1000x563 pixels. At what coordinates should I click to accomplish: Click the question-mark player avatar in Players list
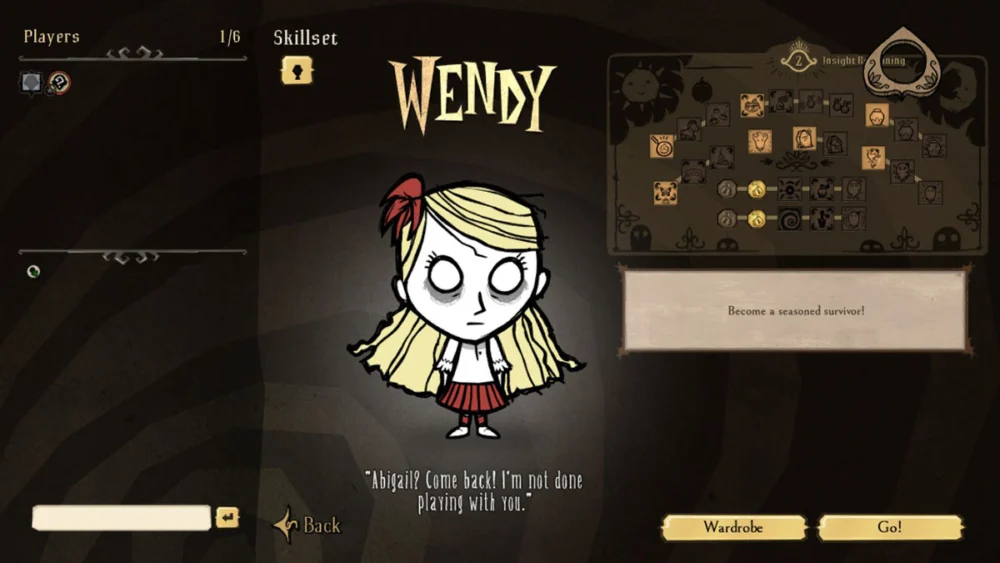coord(59,82)
